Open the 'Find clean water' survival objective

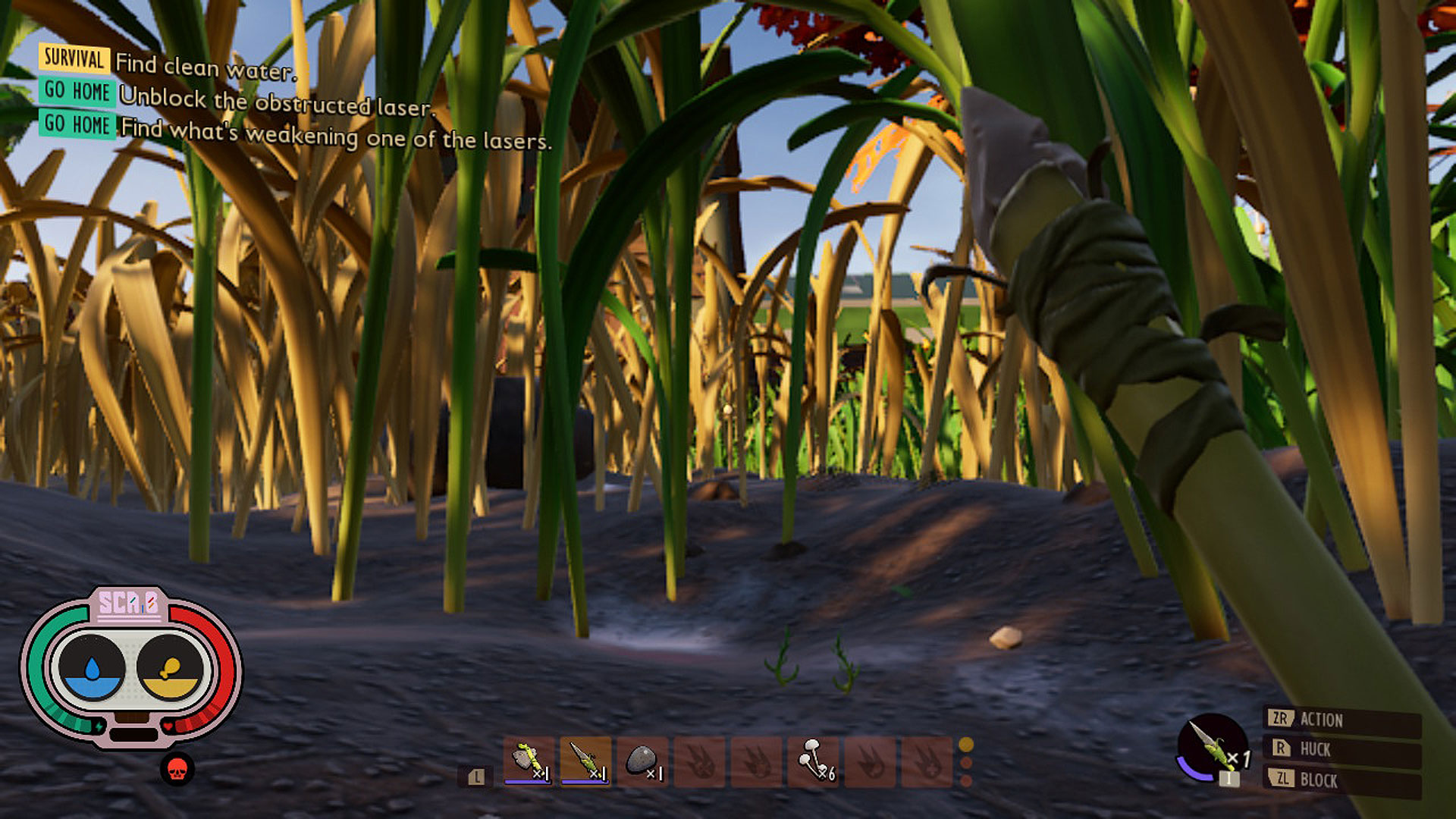coord(205,67)
